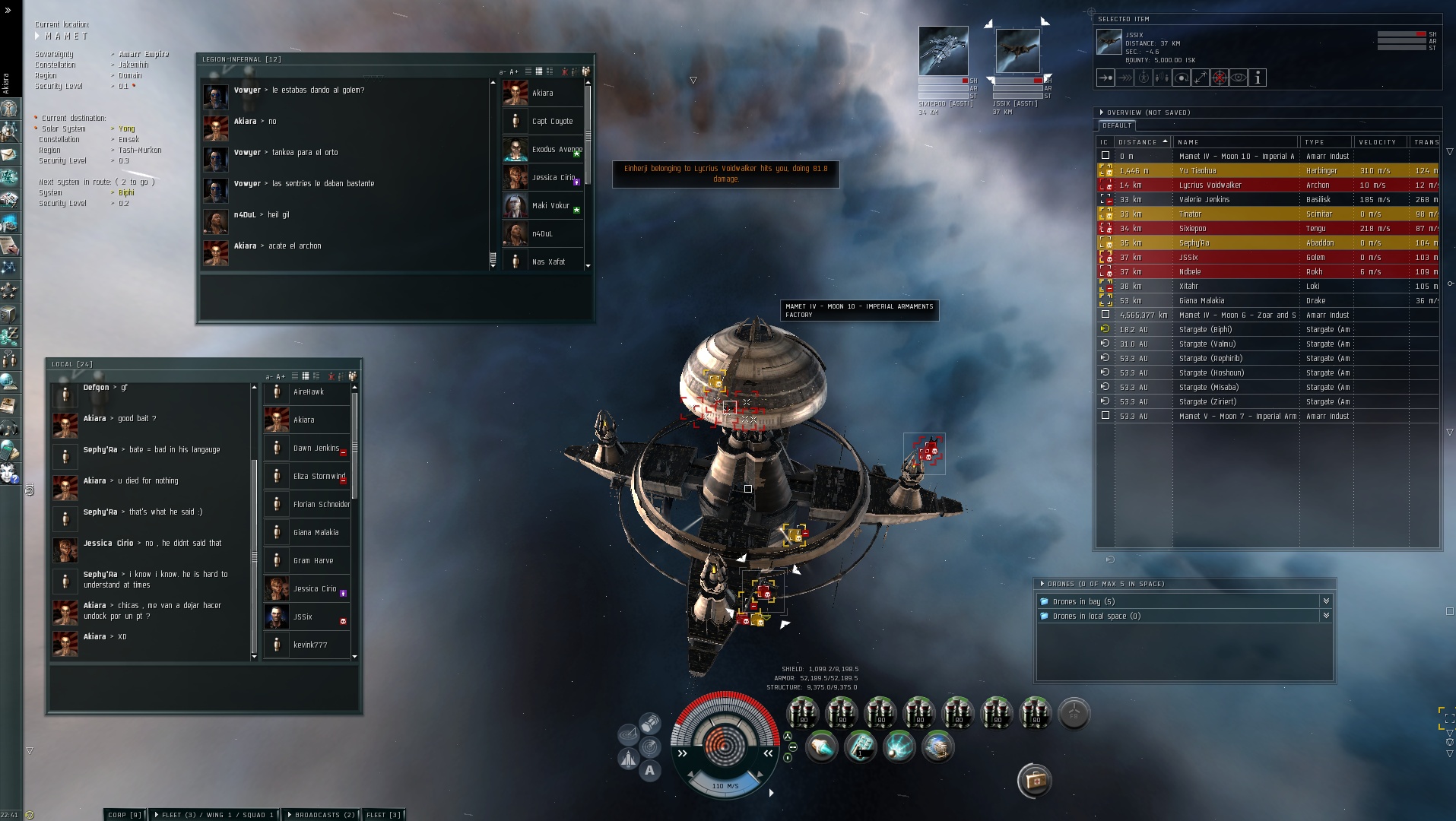
Task: Choose the Stargate (Biphi) overview entry
Action: coord(1205,330)
